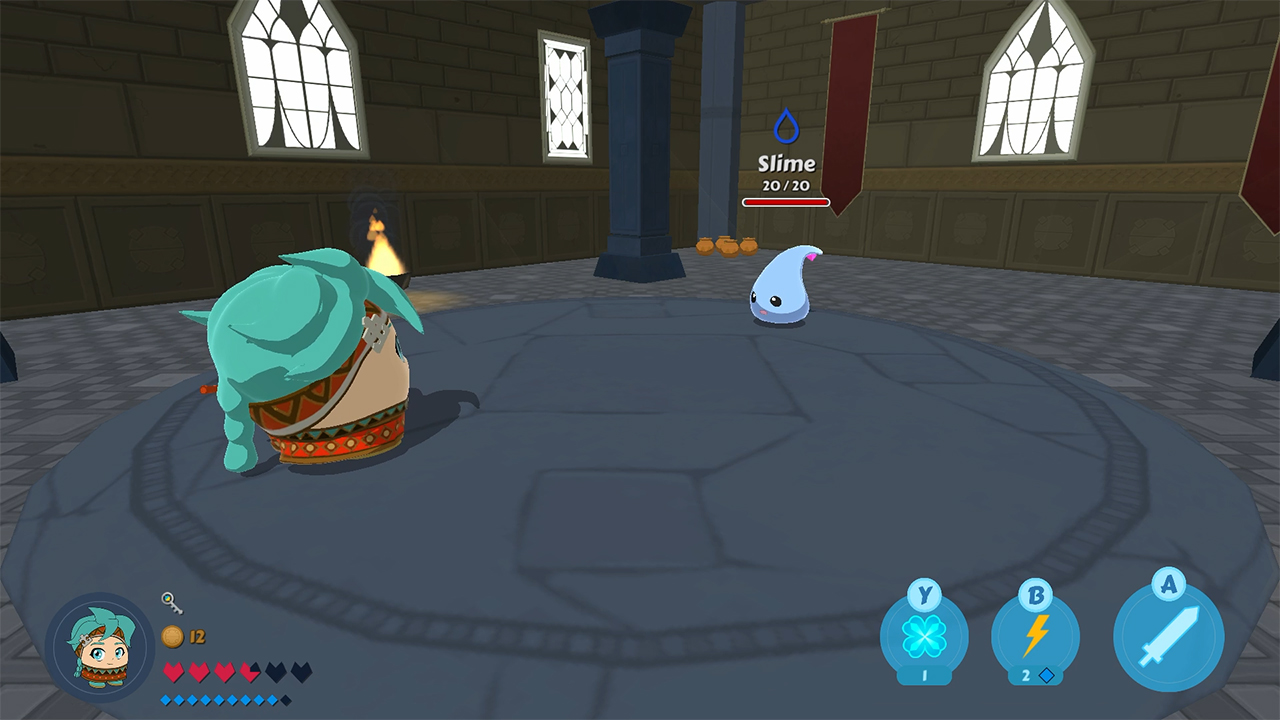
Task: Click a blue mana diamond in the HUD
Action: coord(166,699)
